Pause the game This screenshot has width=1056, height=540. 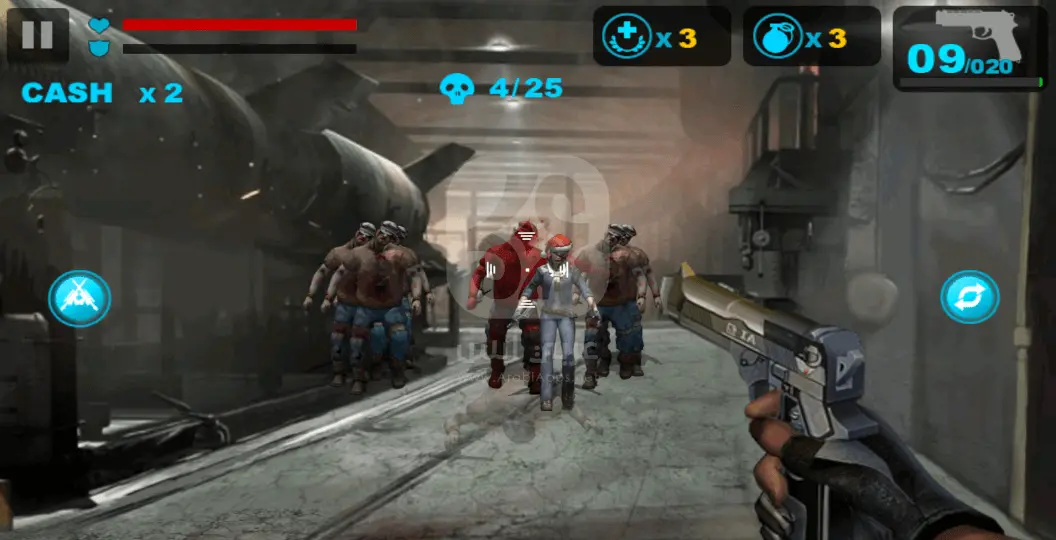point(37,35)
